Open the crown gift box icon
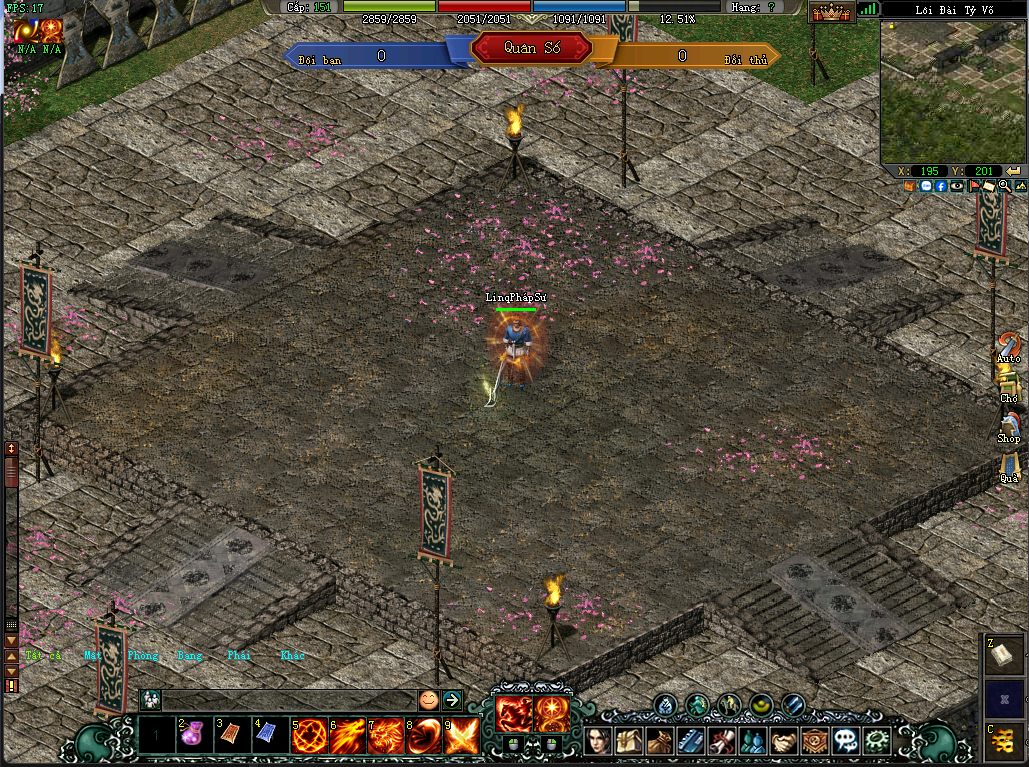Image resolution: width=1029 pixels, height=767 pixels. point(830,13)
